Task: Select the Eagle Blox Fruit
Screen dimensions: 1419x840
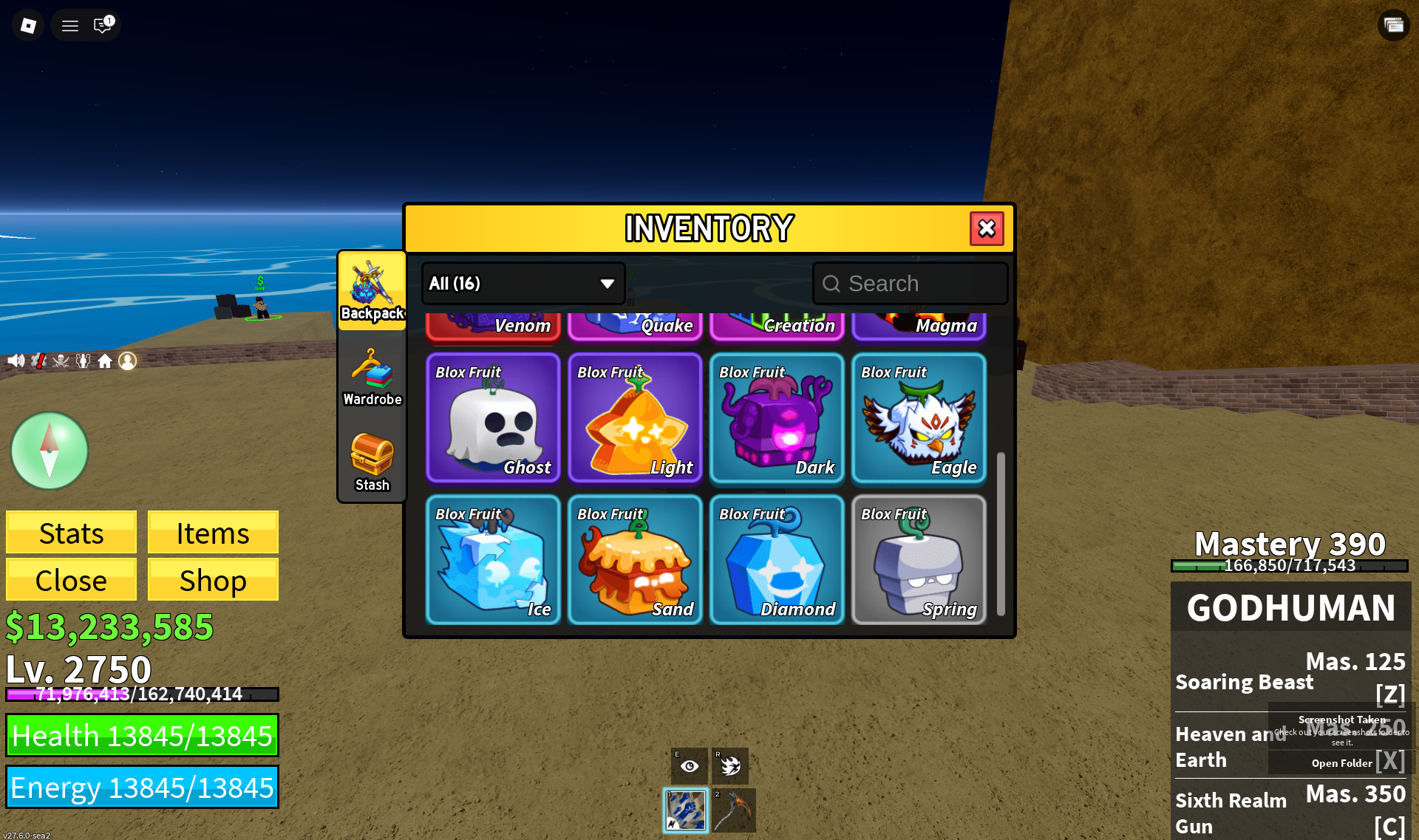Action: (x=919, y=417)
